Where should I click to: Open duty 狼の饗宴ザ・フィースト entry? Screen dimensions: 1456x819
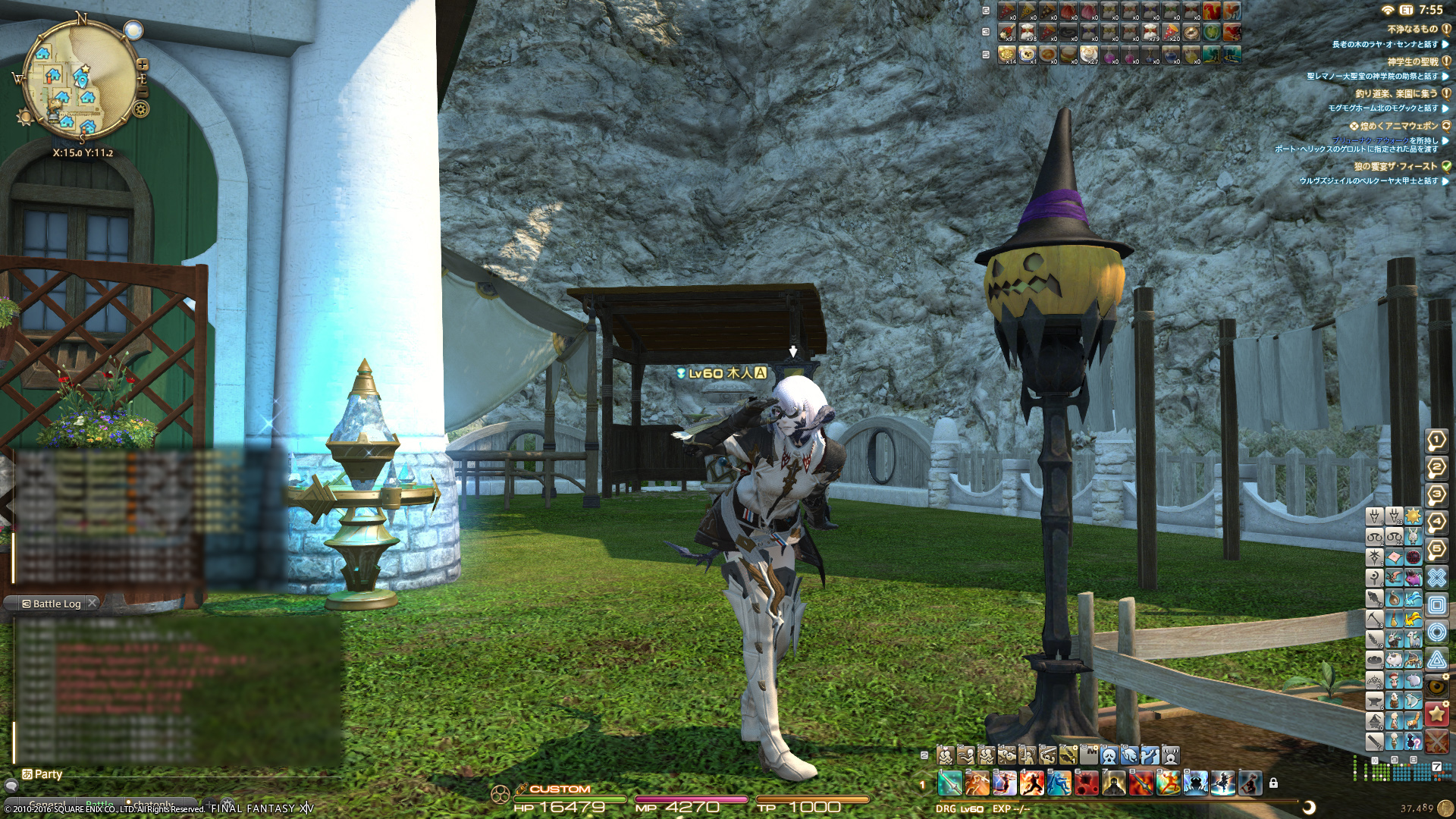(1395, 166)
